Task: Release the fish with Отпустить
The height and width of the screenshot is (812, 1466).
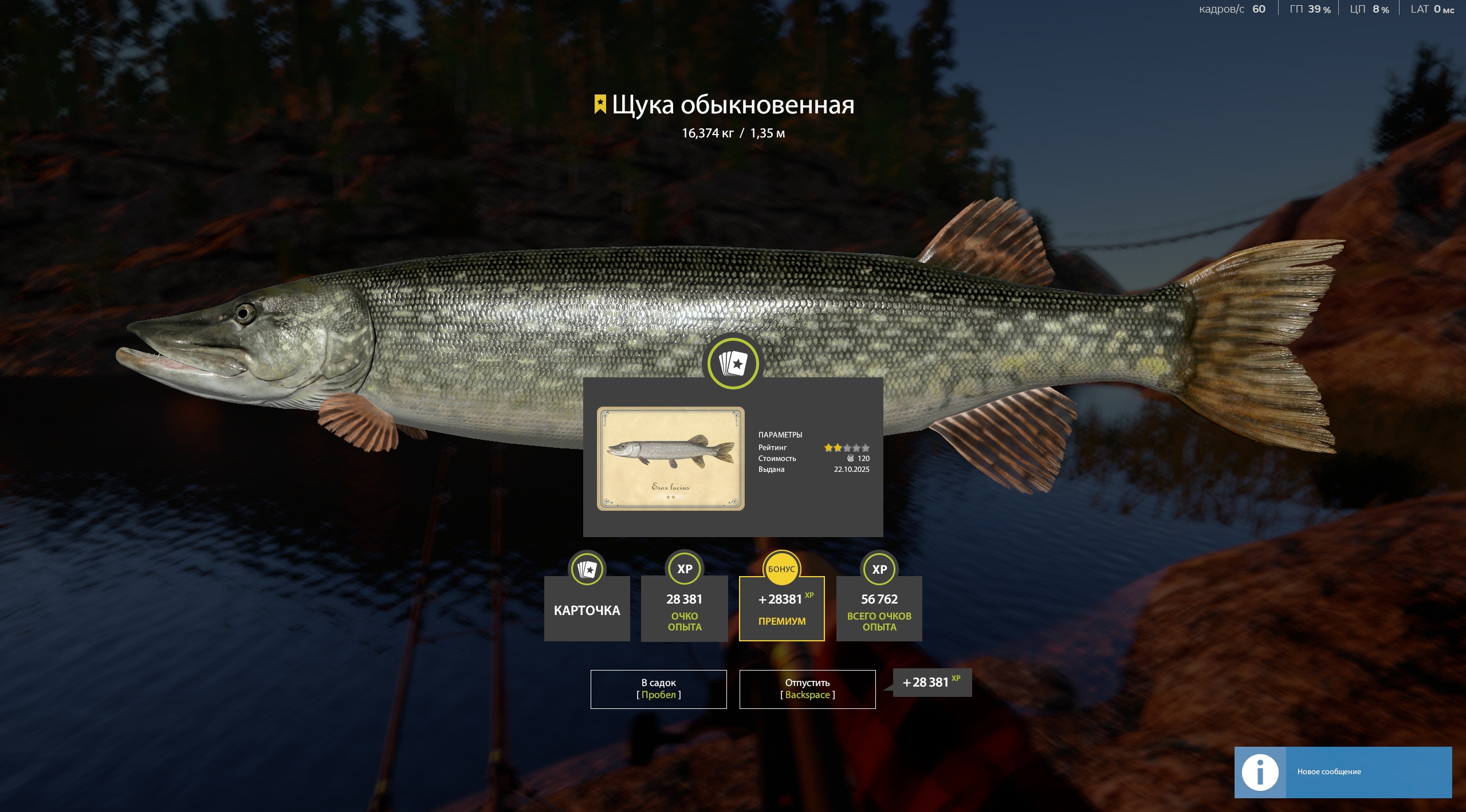Action: coord(807,689)
